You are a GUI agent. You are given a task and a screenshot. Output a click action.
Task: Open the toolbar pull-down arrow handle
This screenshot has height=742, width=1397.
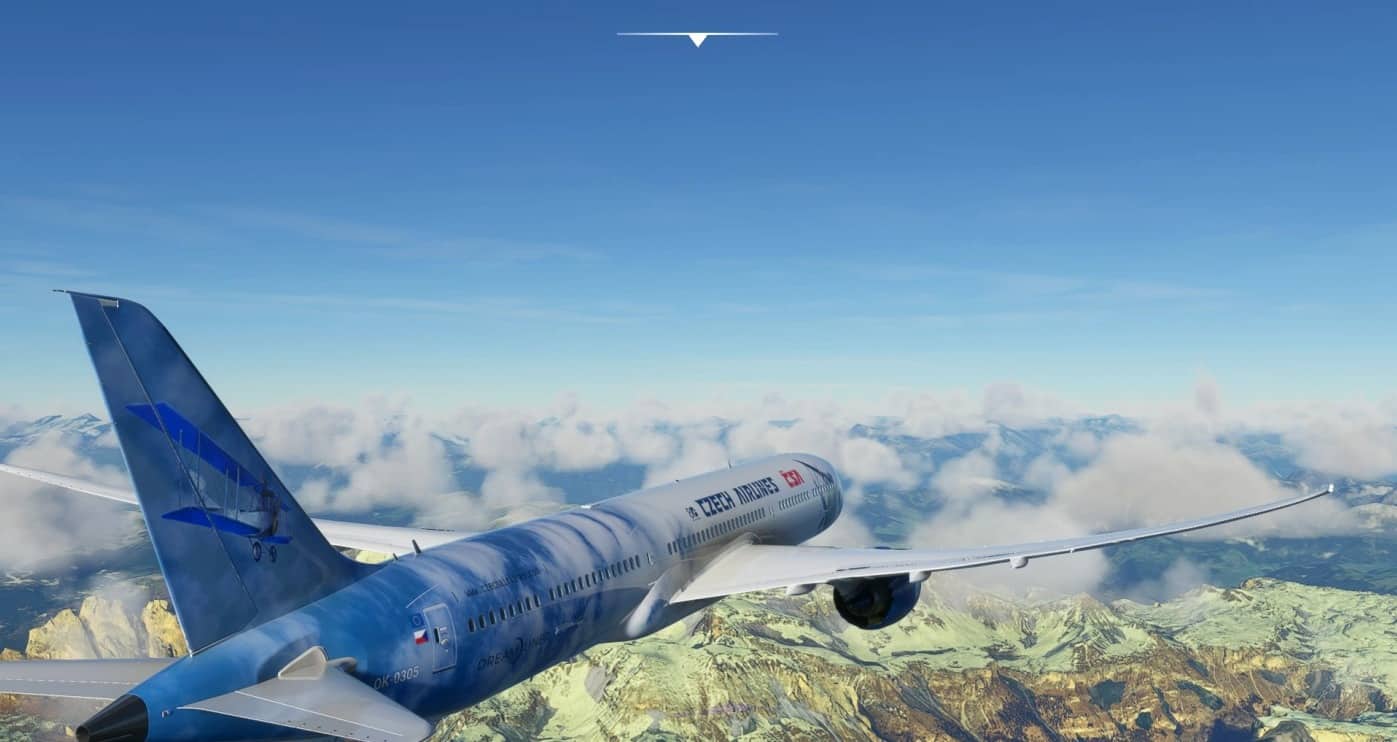click(697, 39)
